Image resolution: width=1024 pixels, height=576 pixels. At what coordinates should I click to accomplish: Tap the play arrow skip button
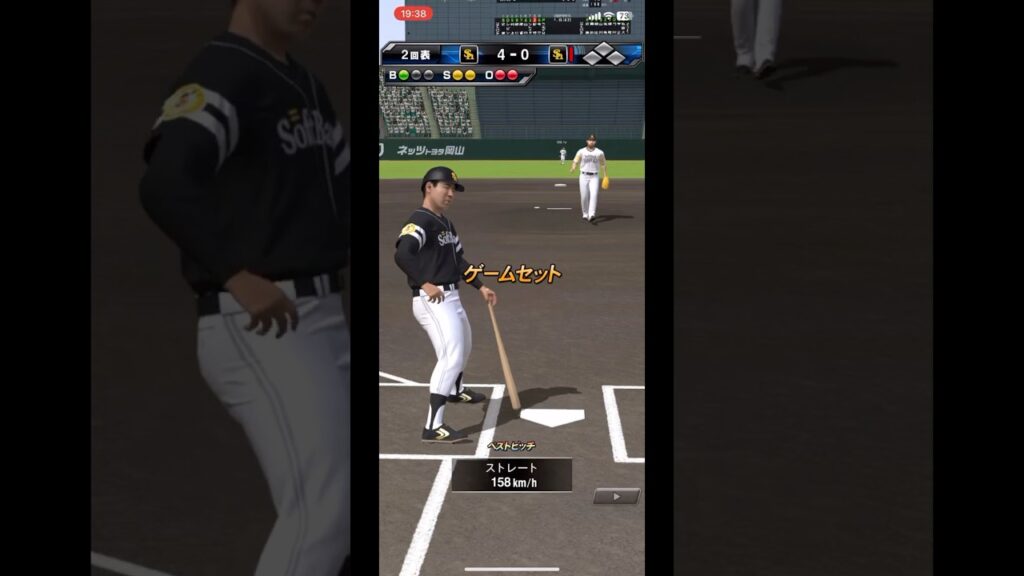pos(616,496)
